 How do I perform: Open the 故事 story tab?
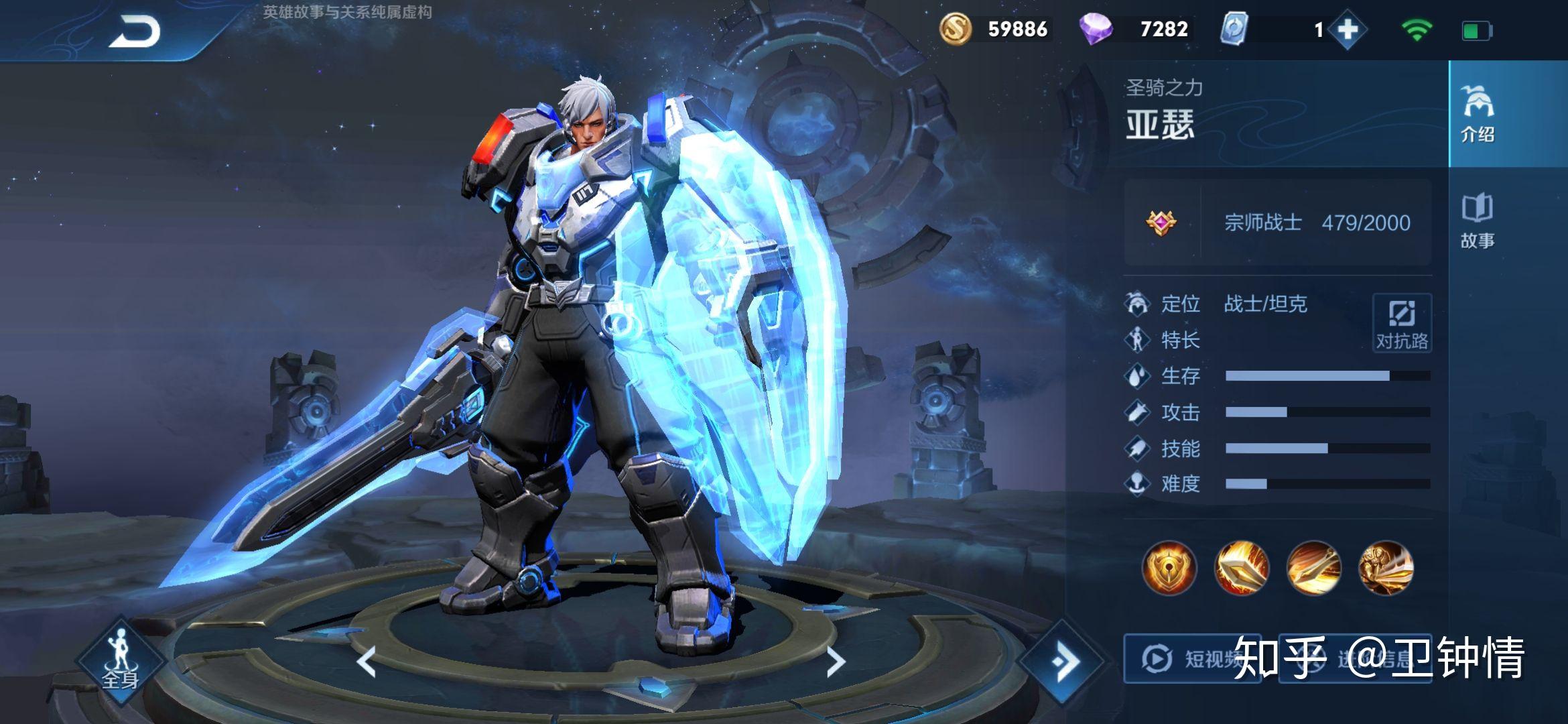coord(1477,221)
